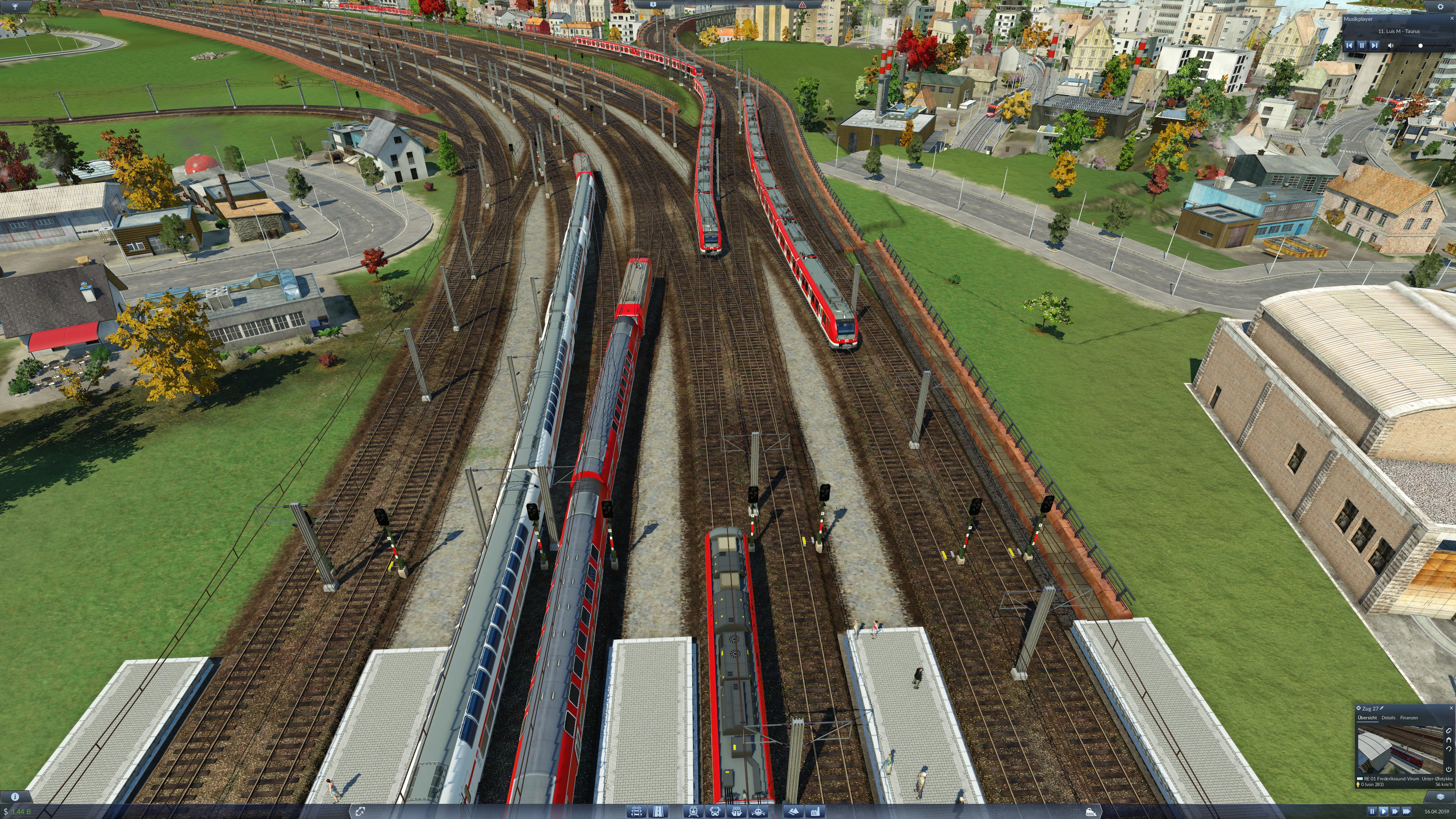1456x819 pixels.
Task: Open the airport construction tool
Action: tap(758, 812)
